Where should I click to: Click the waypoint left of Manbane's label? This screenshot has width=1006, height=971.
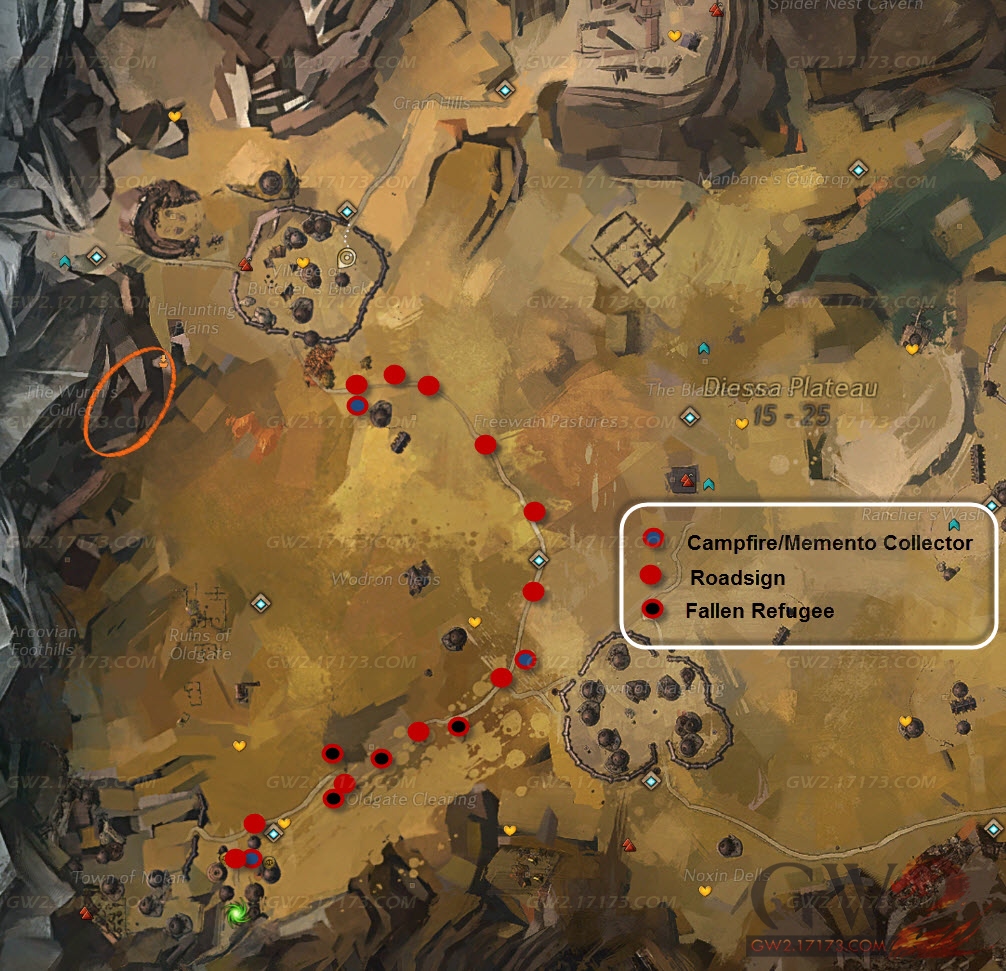[x=857, y=170]
